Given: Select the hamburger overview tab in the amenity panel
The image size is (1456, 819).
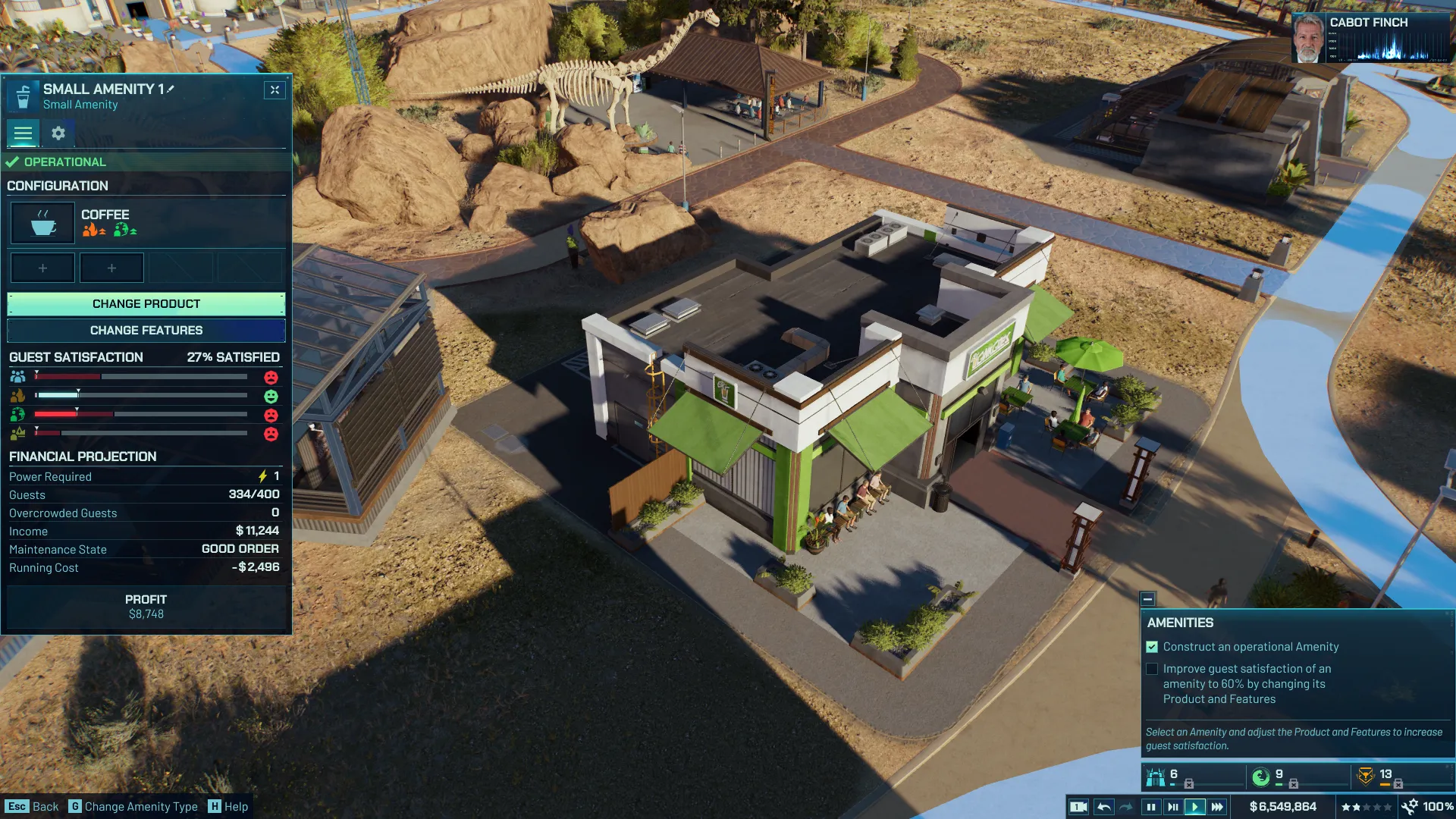Looking at the screenshot, I should [23, 133].
